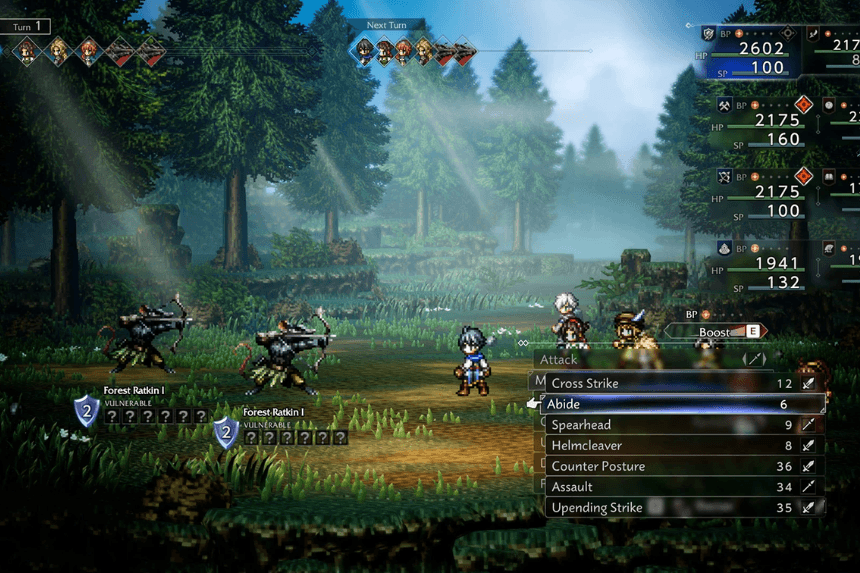
Task: Select Helmcleaver from the skill list
Action: 680,446
